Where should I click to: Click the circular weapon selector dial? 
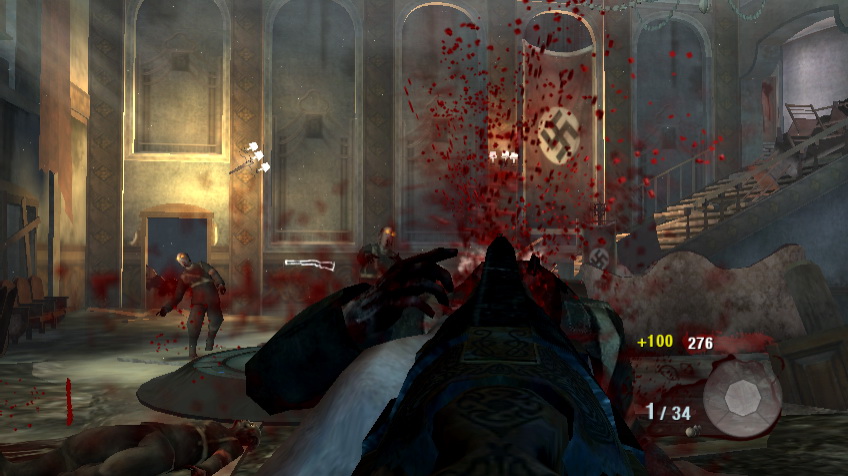click(741, 399)
